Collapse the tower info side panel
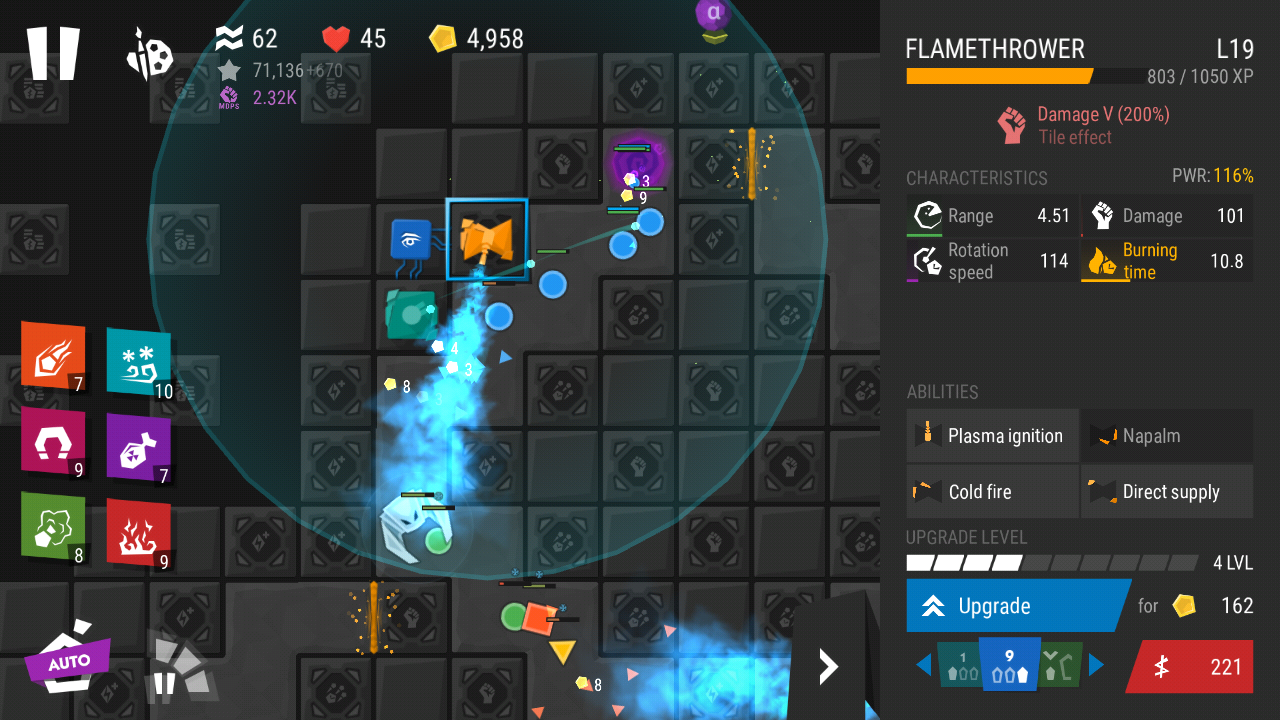This screenshot has width=1280, height=720. (x=828, y=666)
